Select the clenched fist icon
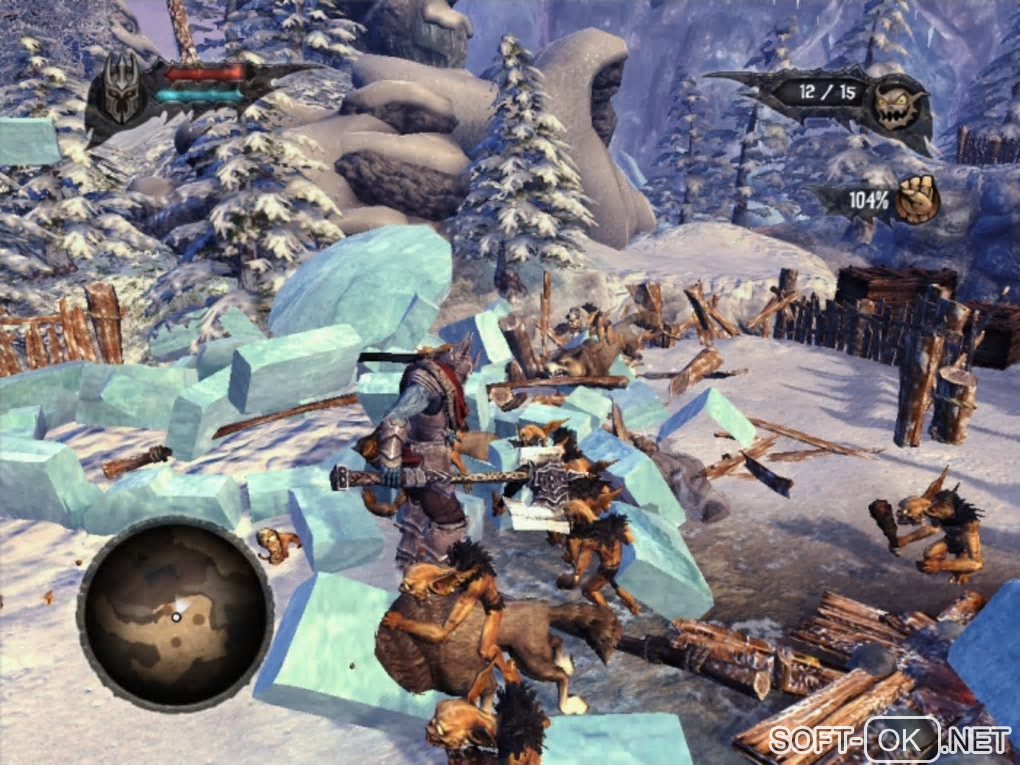 coord(913,202)
